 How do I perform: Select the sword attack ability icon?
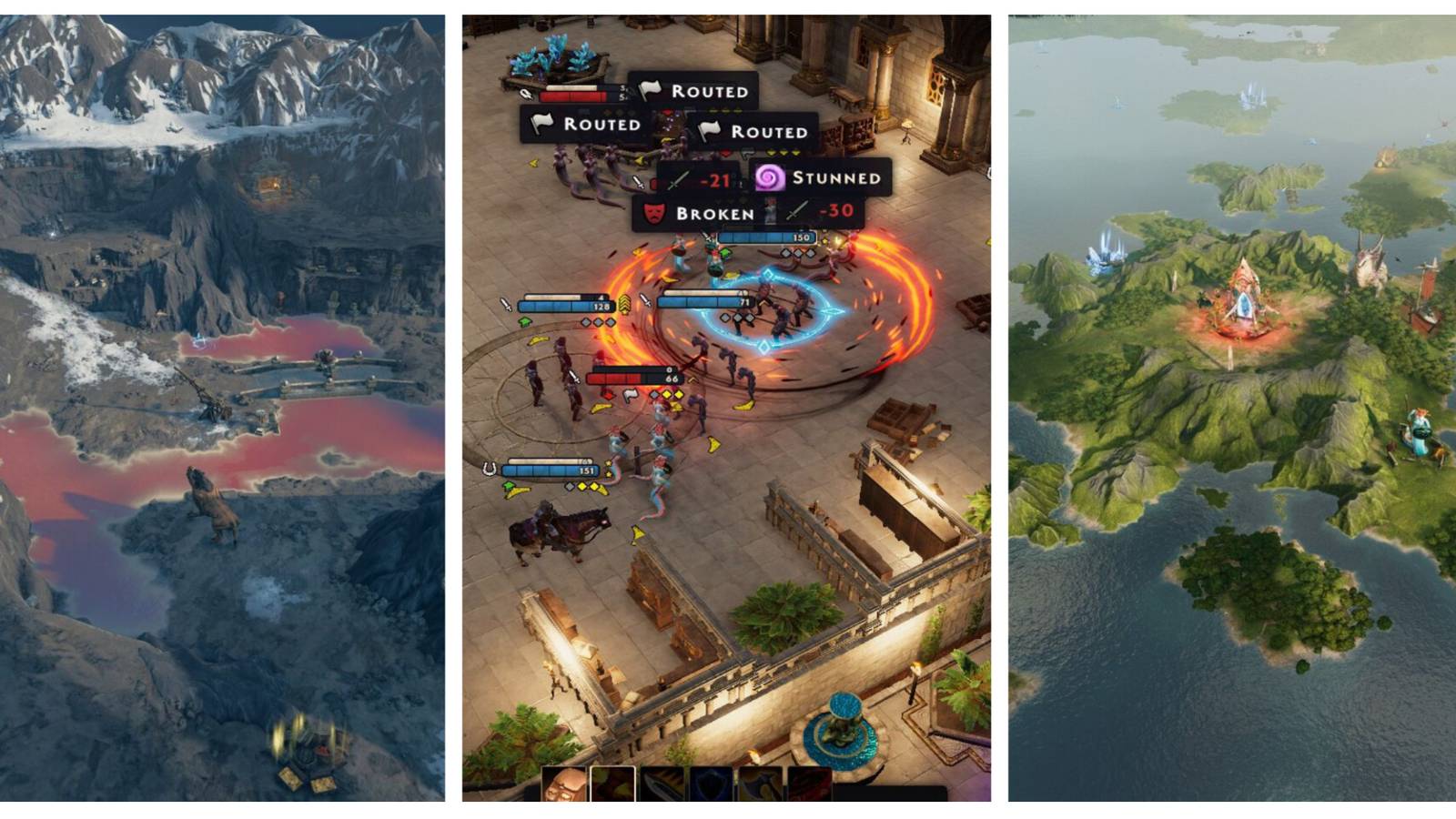[662, 784]
